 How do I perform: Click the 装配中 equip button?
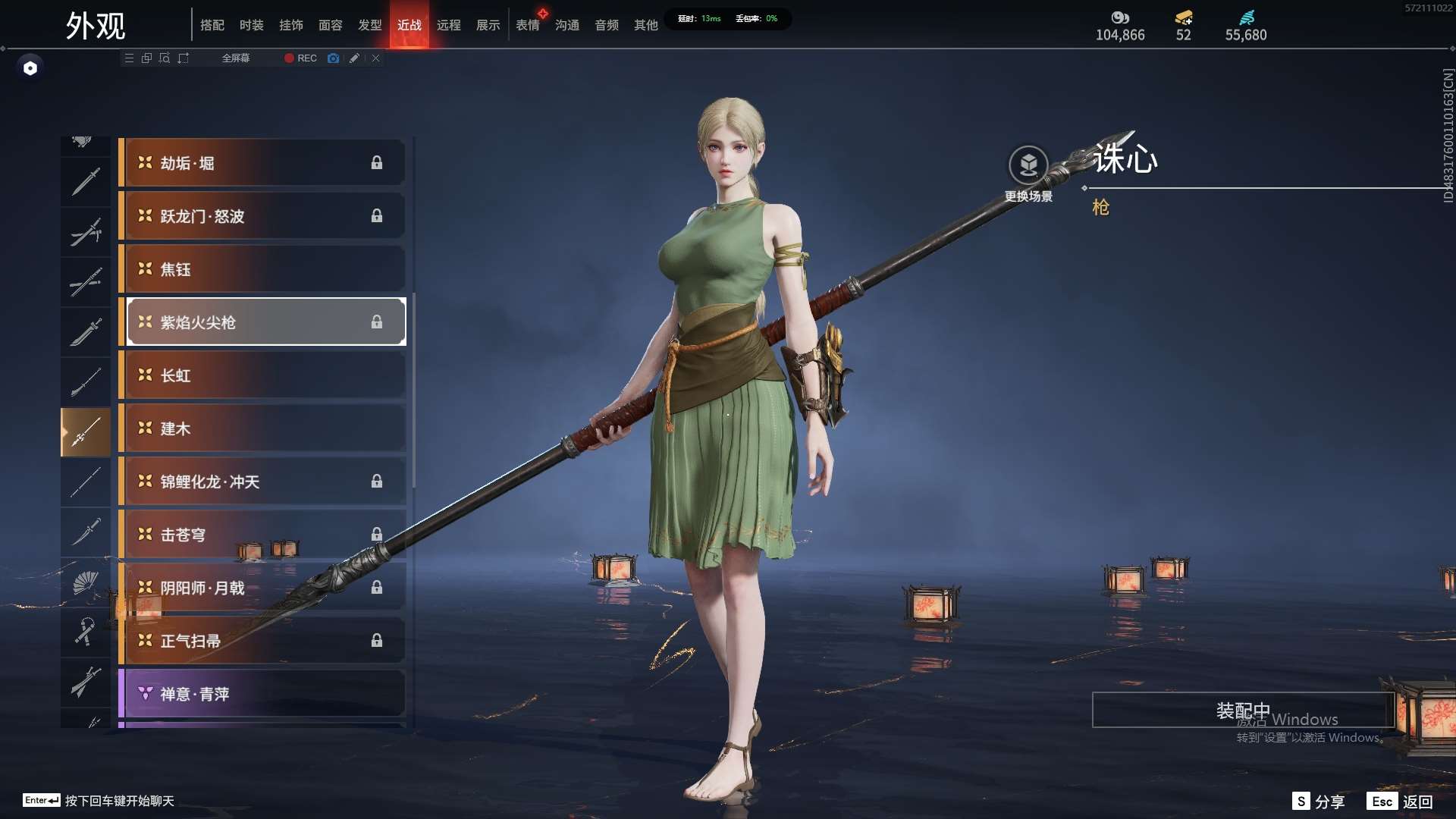[x=1242, y=711]
